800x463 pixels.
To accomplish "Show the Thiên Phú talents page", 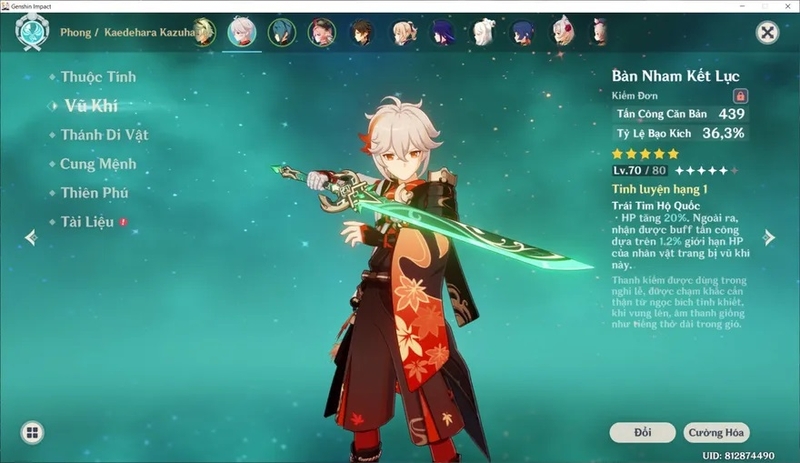I will (x=94, y=192).
